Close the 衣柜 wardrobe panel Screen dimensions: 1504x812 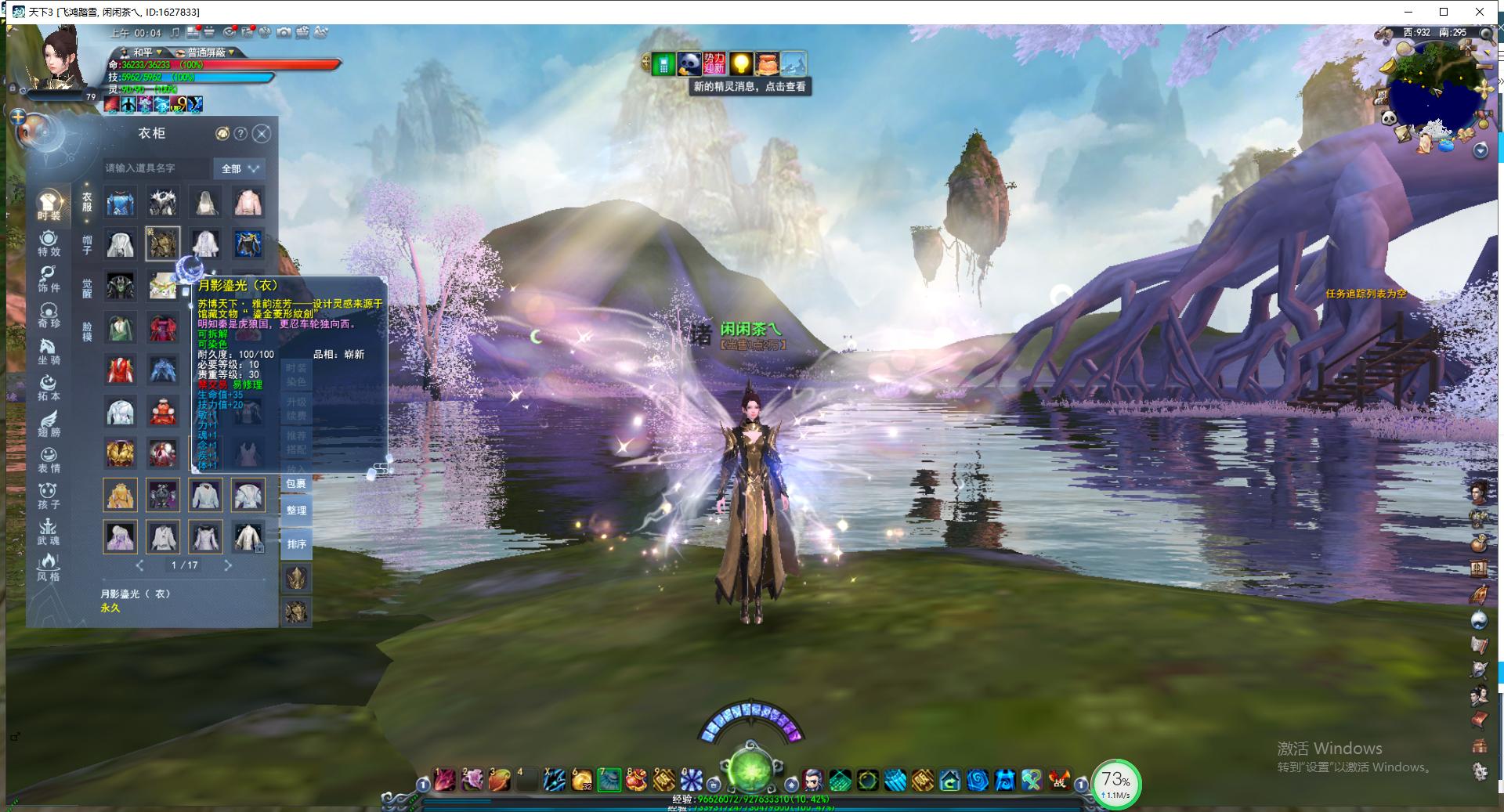coord(262,134)
